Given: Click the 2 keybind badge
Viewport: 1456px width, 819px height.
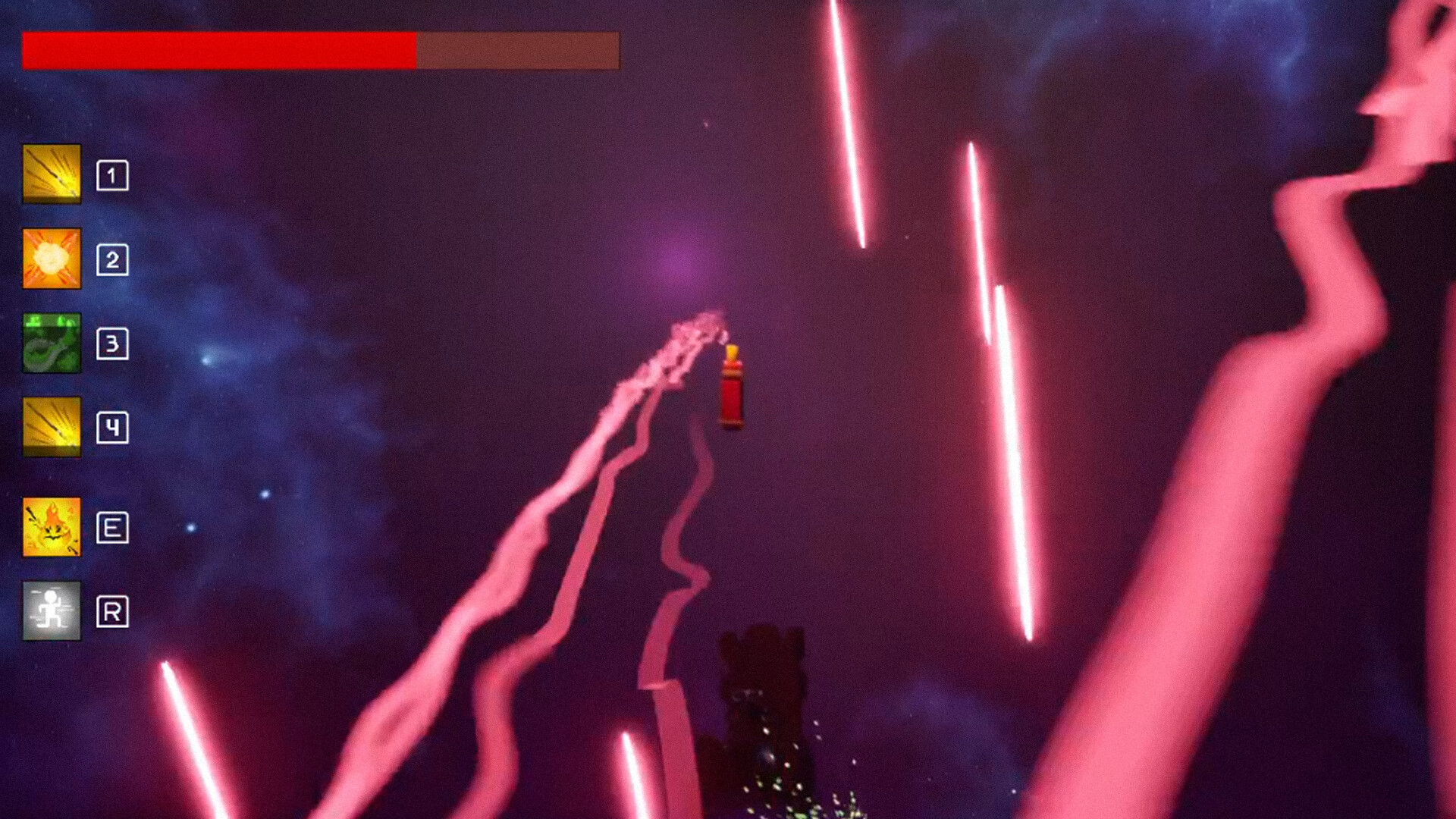Looking at the screenshot, I should [112, 258].
